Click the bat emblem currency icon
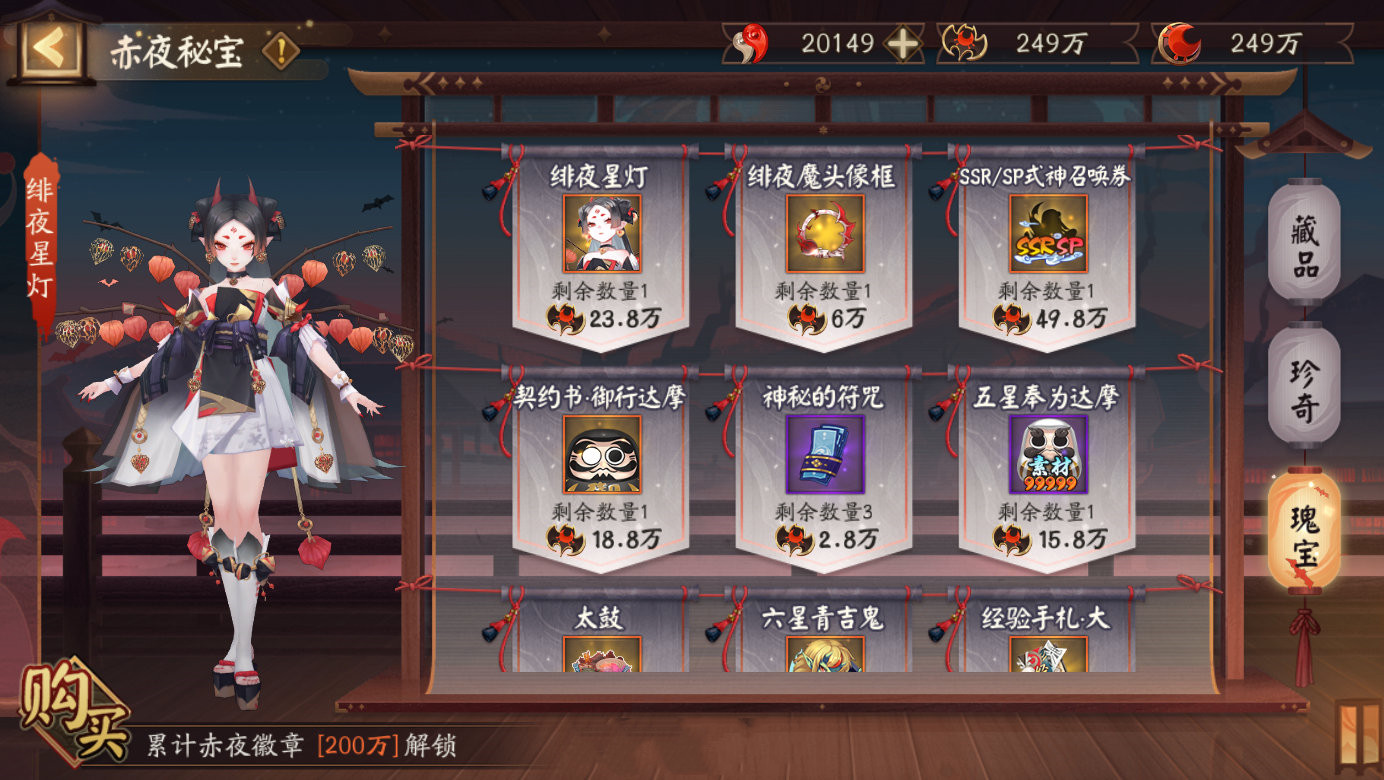The width and height of the screenshot is (1384, 780). point(961,40)
